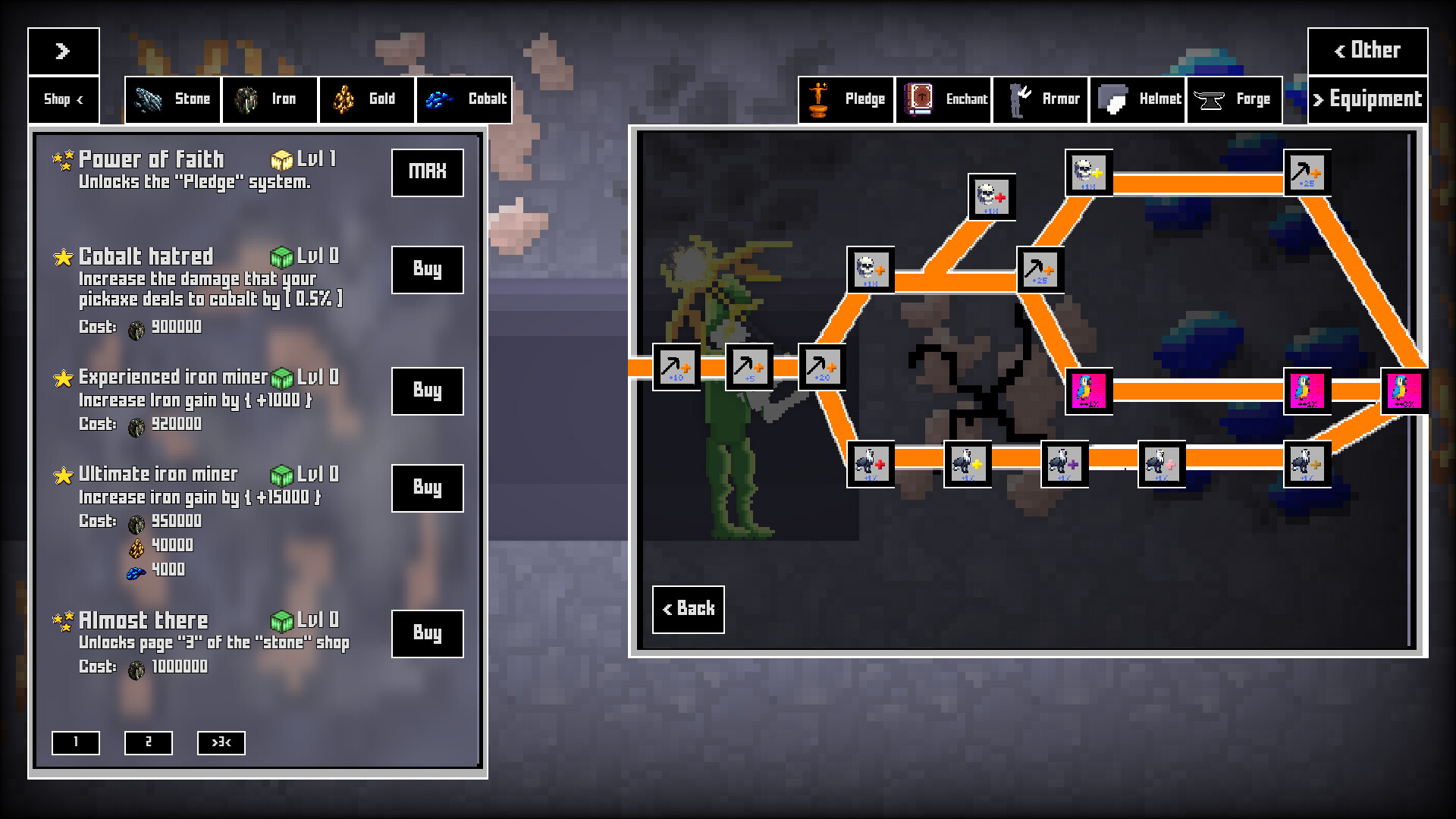Image resolution: width=1456 pixels, height=819 pixels.
Task: Open the Iron shop category
Action: tap(269, 99)
